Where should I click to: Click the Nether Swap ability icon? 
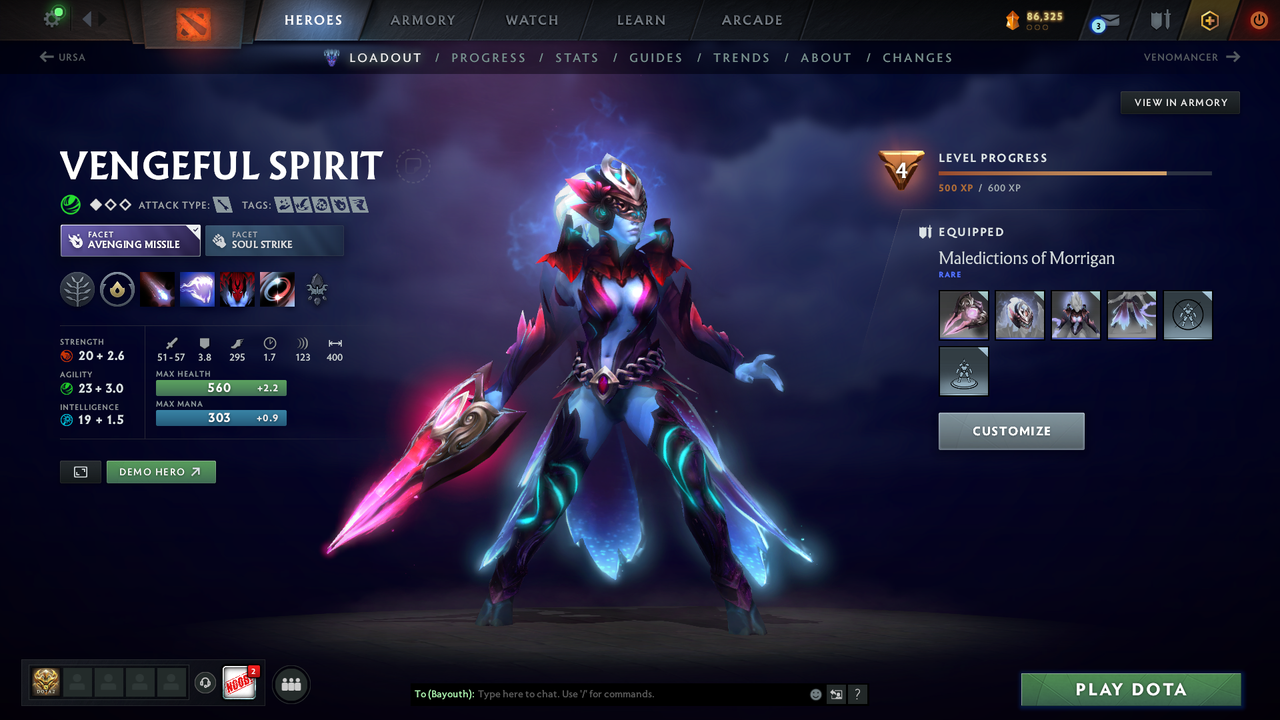click(x=277, y=289)
